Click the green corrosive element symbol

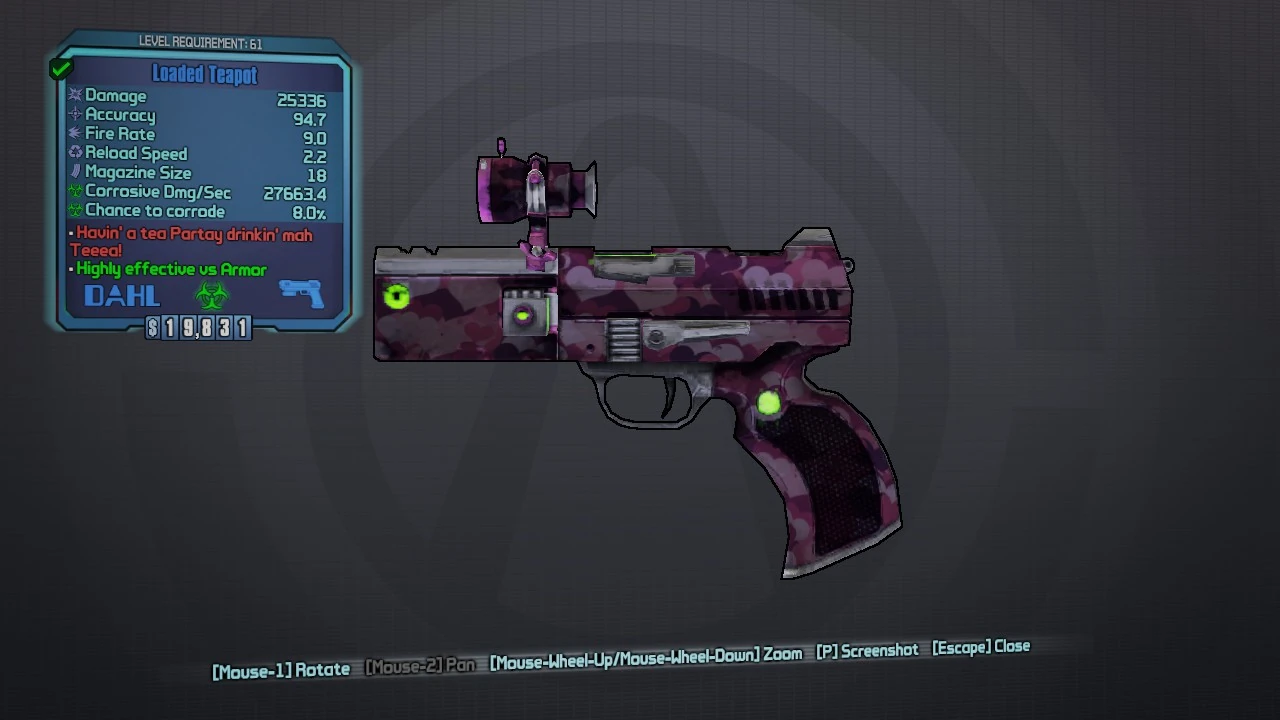coord(211,293)
